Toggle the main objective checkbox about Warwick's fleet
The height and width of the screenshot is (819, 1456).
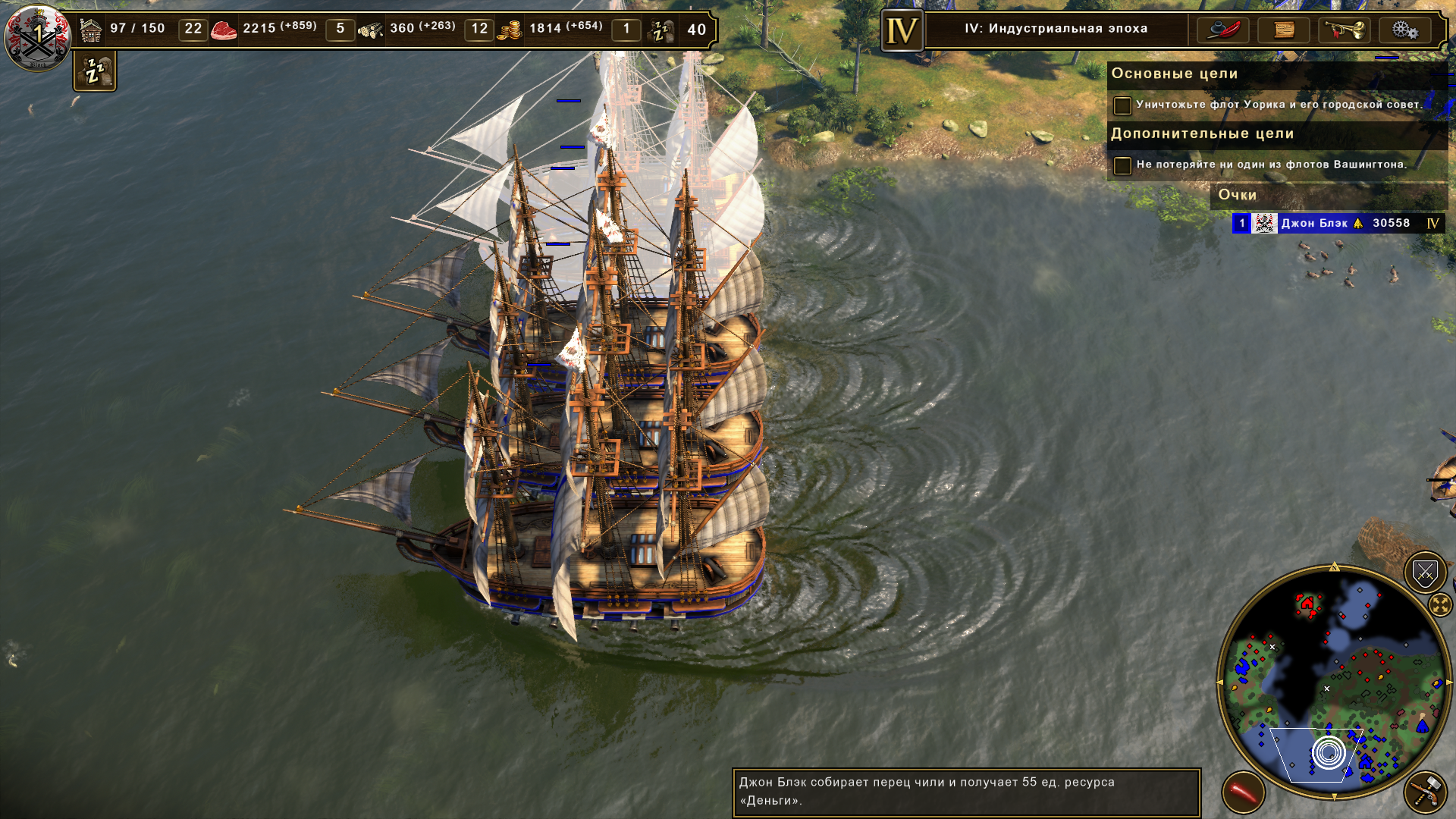(x=1122, y=105)
